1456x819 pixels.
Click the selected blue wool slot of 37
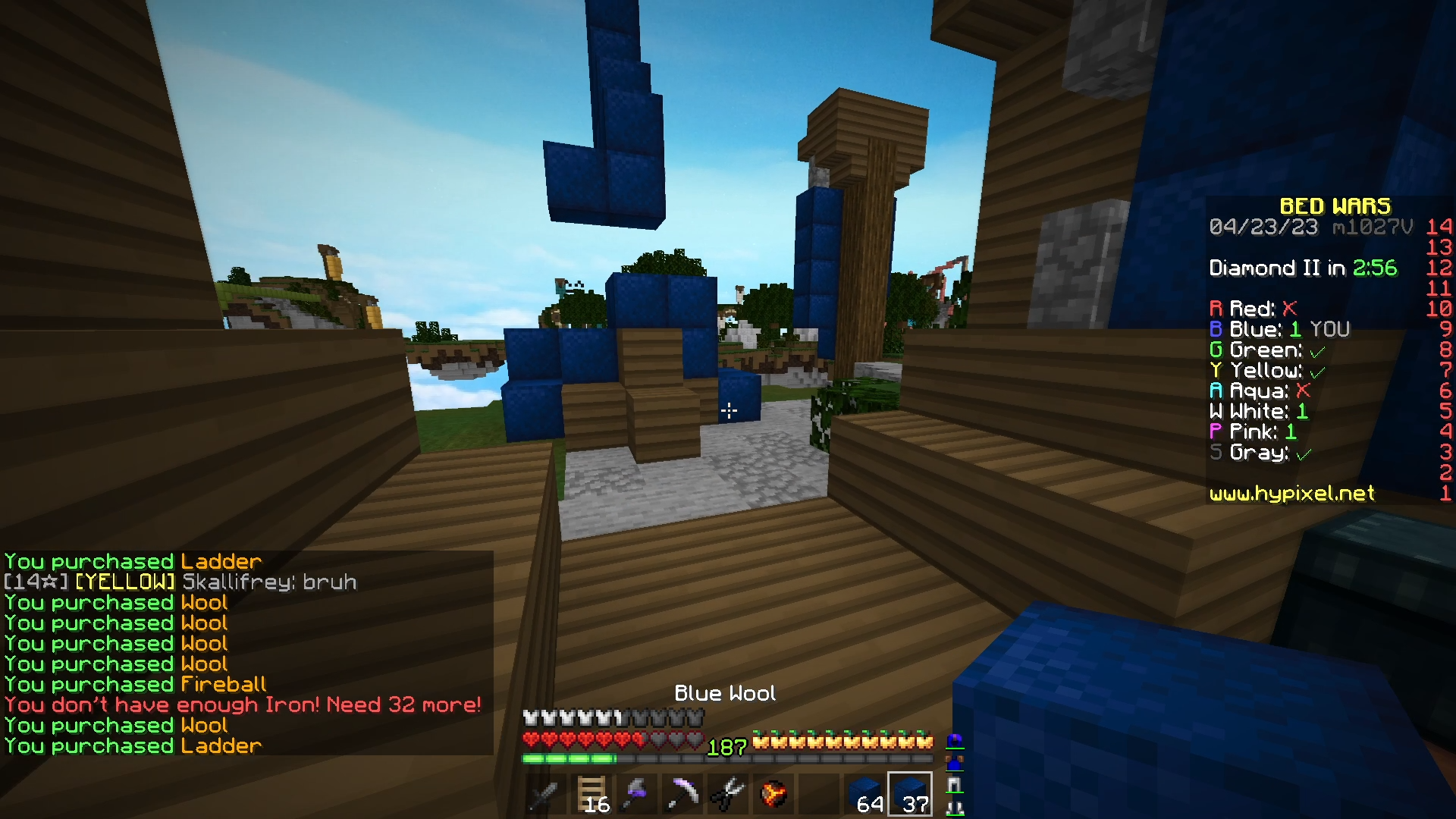coord(910,794)
